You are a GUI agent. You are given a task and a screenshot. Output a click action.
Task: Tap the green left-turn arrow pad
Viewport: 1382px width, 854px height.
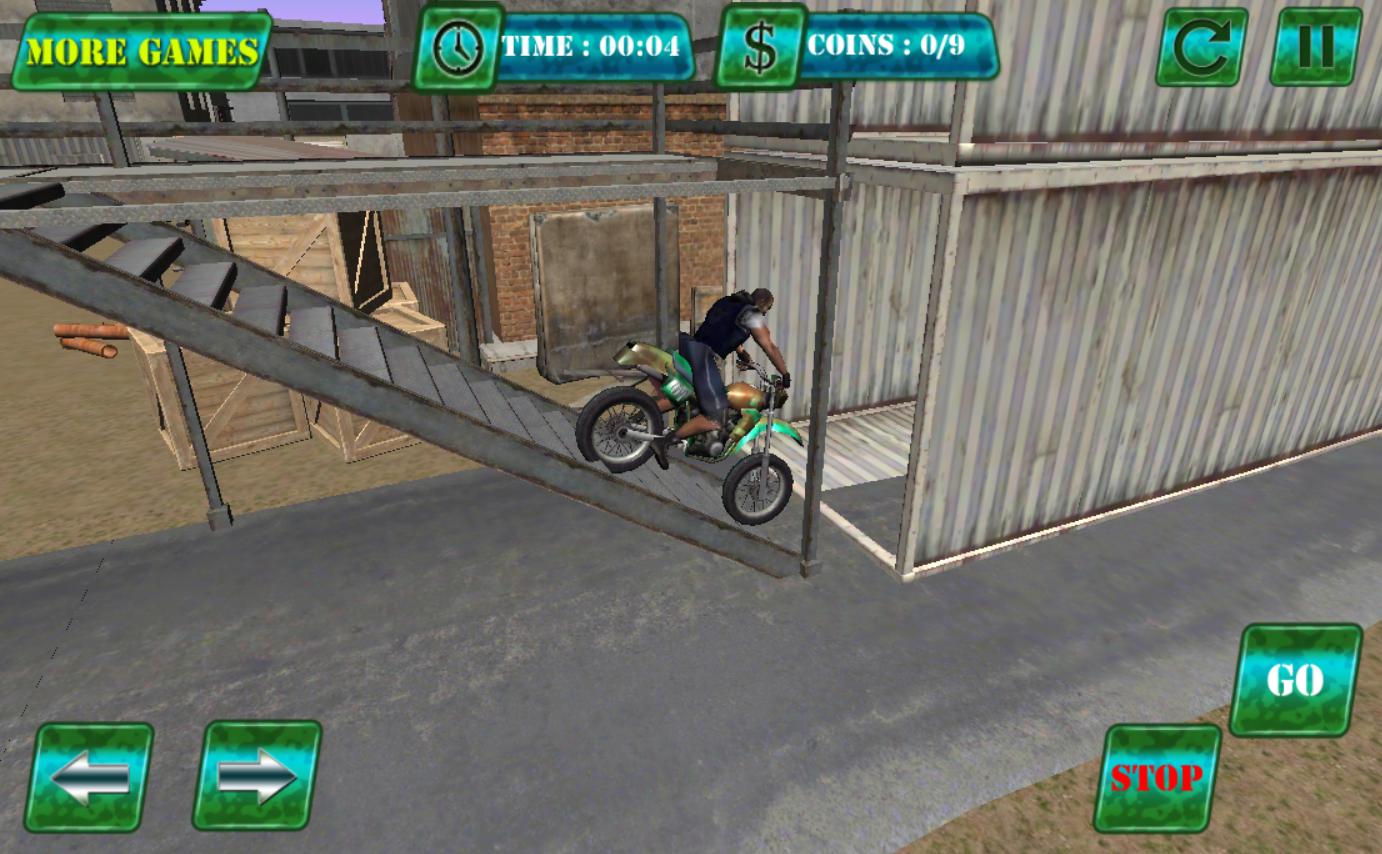(91, 775)
